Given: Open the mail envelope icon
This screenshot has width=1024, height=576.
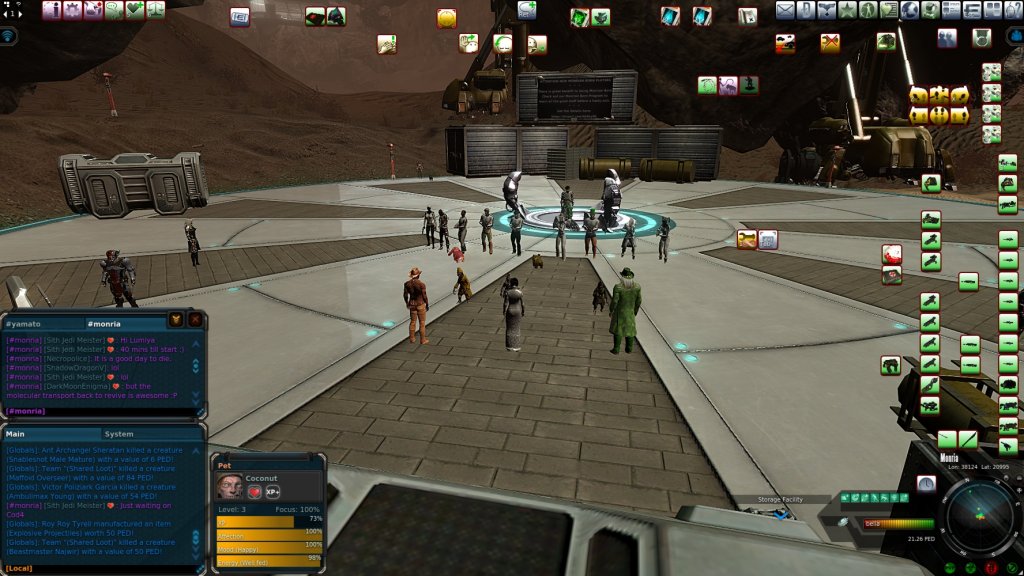Looking at the screenshot, I should point(785,11).
